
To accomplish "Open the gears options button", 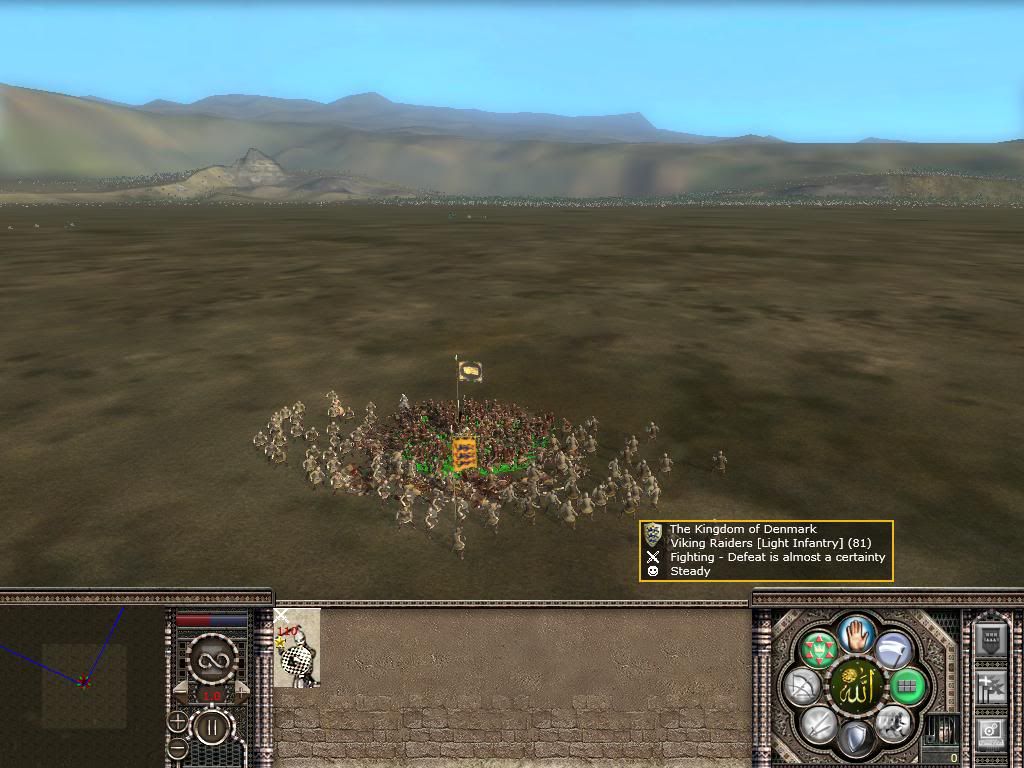I will tap(990, 733).
